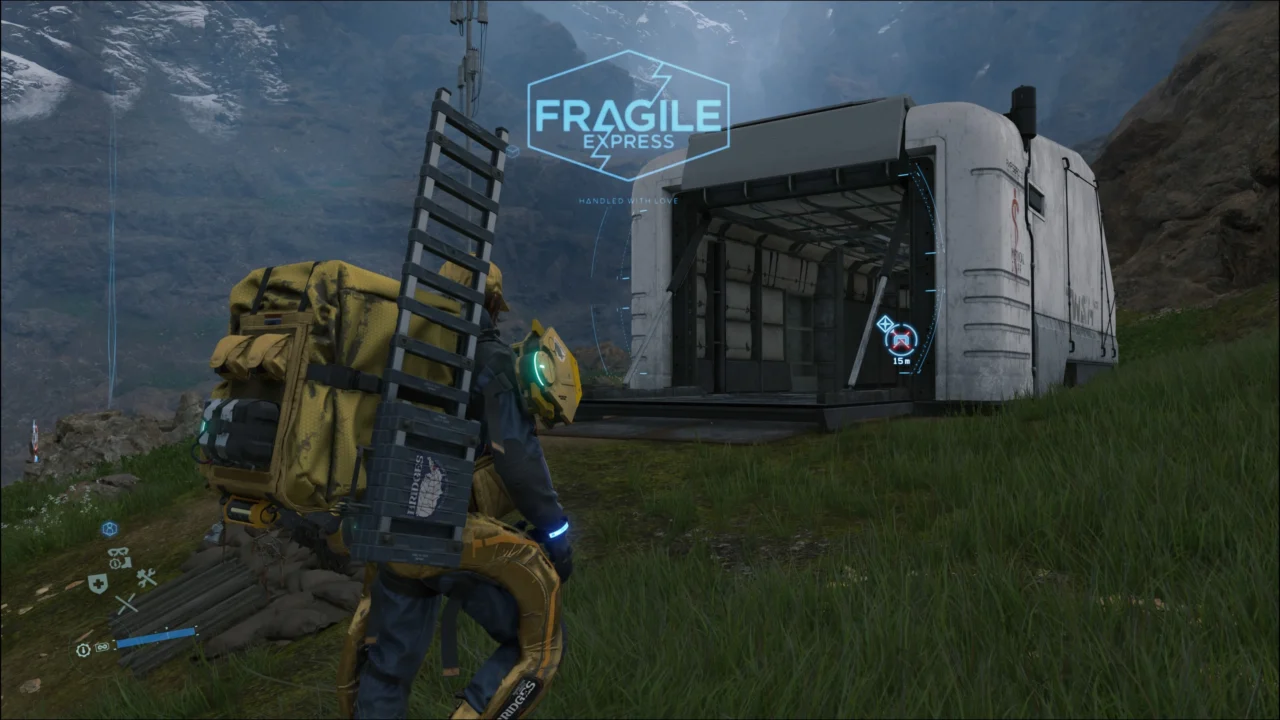Click the 15m distance label
This screenshot has height=720, width=1280.
(901, 361)
